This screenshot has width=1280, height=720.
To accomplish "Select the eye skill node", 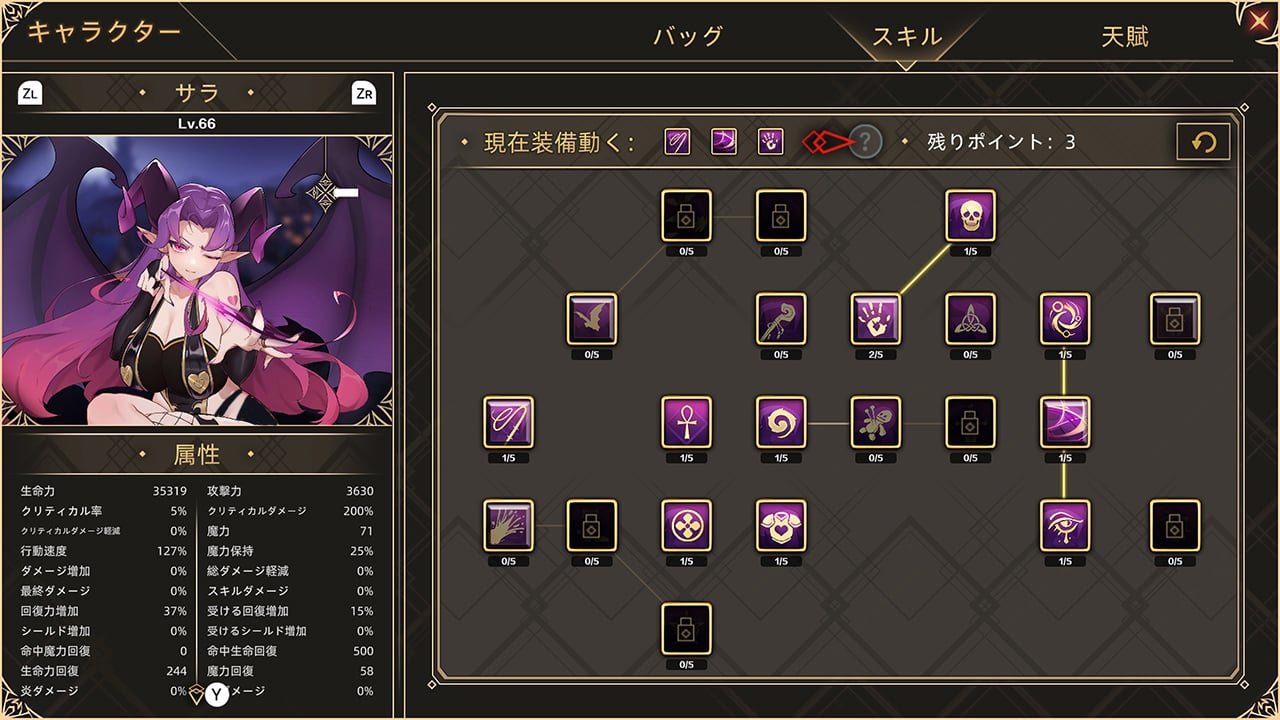I will [1064, 527].
